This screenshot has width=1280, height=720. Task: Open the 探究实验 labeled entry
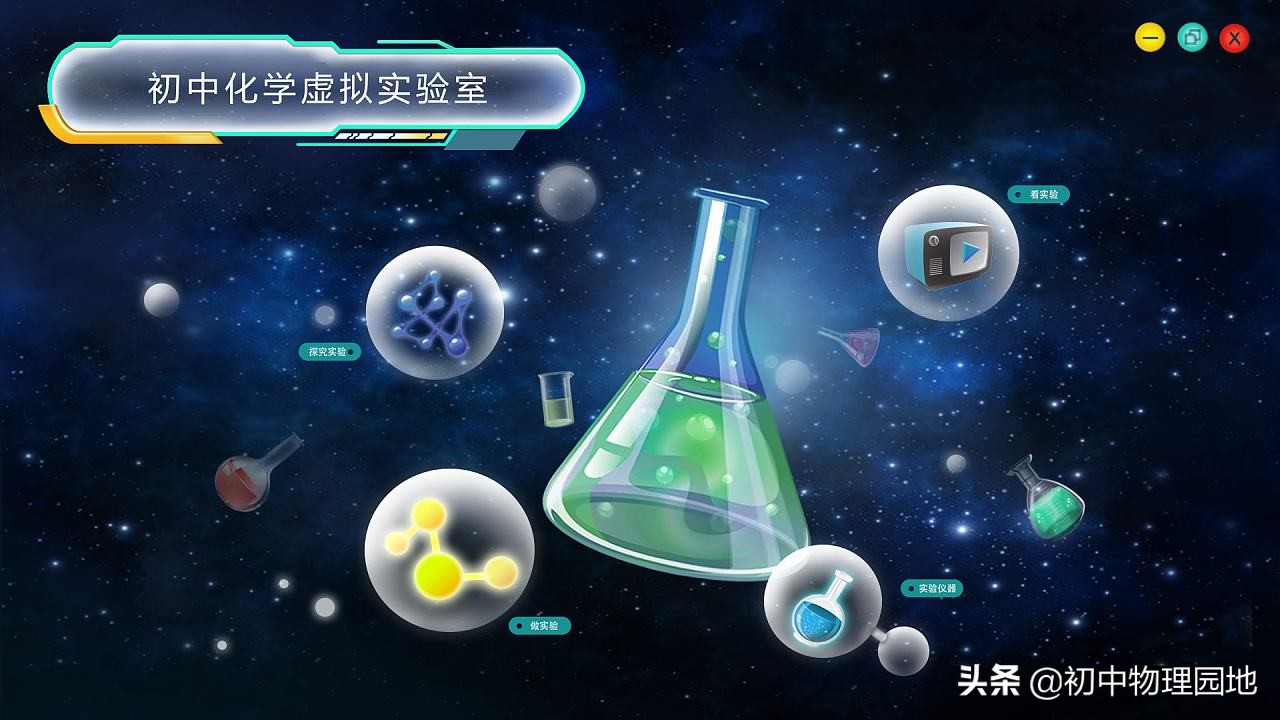coord(328,352)
